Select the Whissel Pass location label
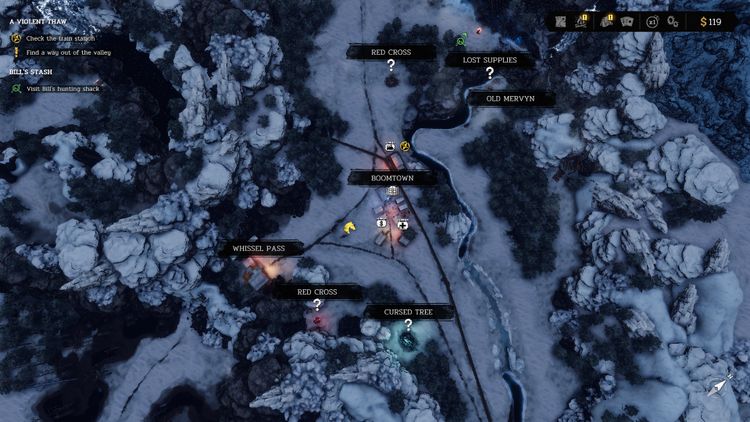This screenshot has height=422, width=750. coord(258,248)
